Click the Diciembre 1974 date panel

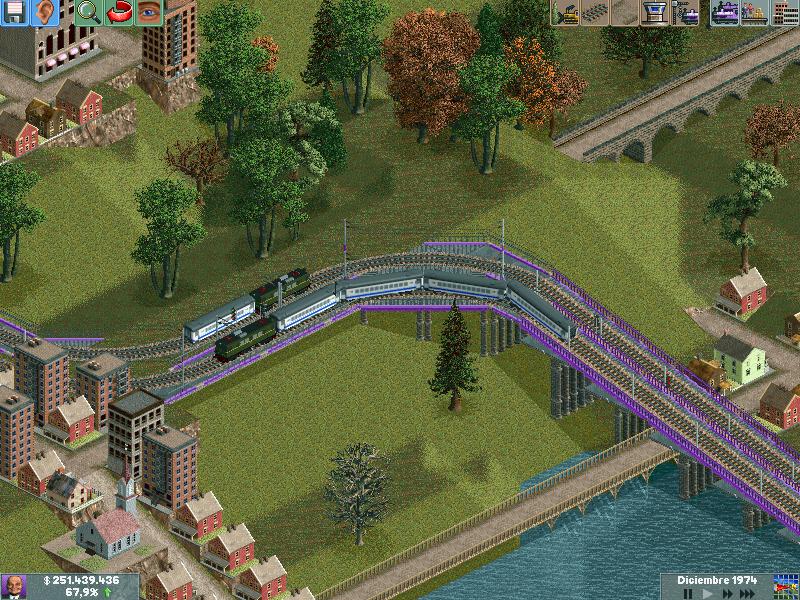[x=714, y=580]
